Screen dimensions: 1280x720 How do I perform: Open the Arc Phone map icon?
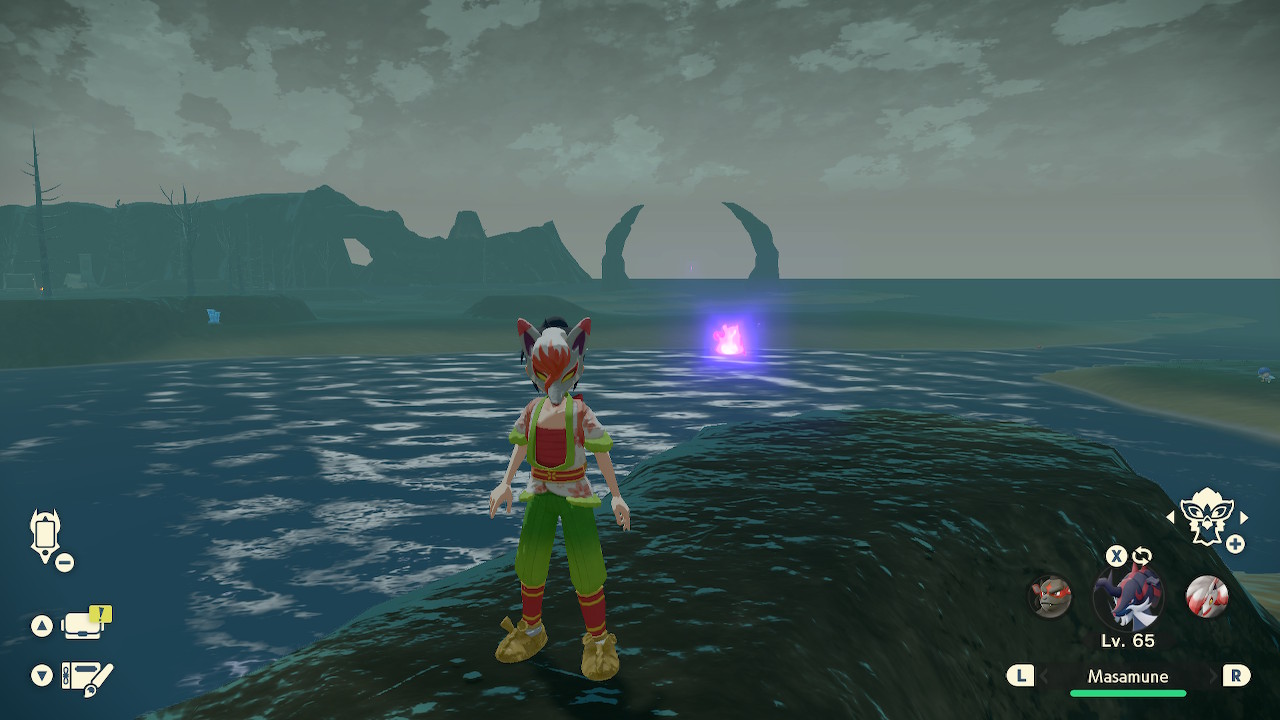[x=46, y=536]
